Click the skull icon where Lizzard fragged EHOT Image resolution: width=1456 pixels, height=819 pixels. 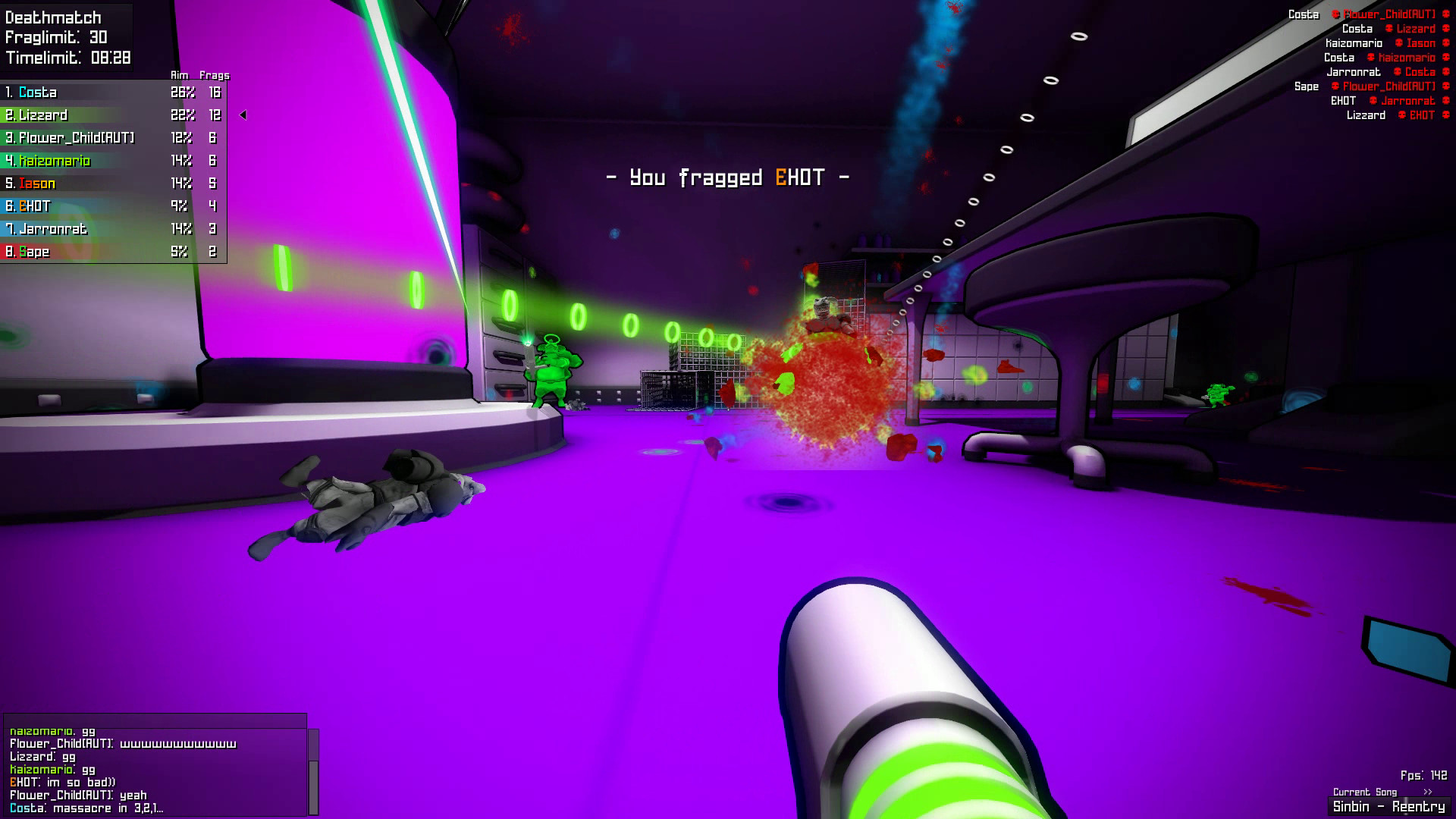1401,115
